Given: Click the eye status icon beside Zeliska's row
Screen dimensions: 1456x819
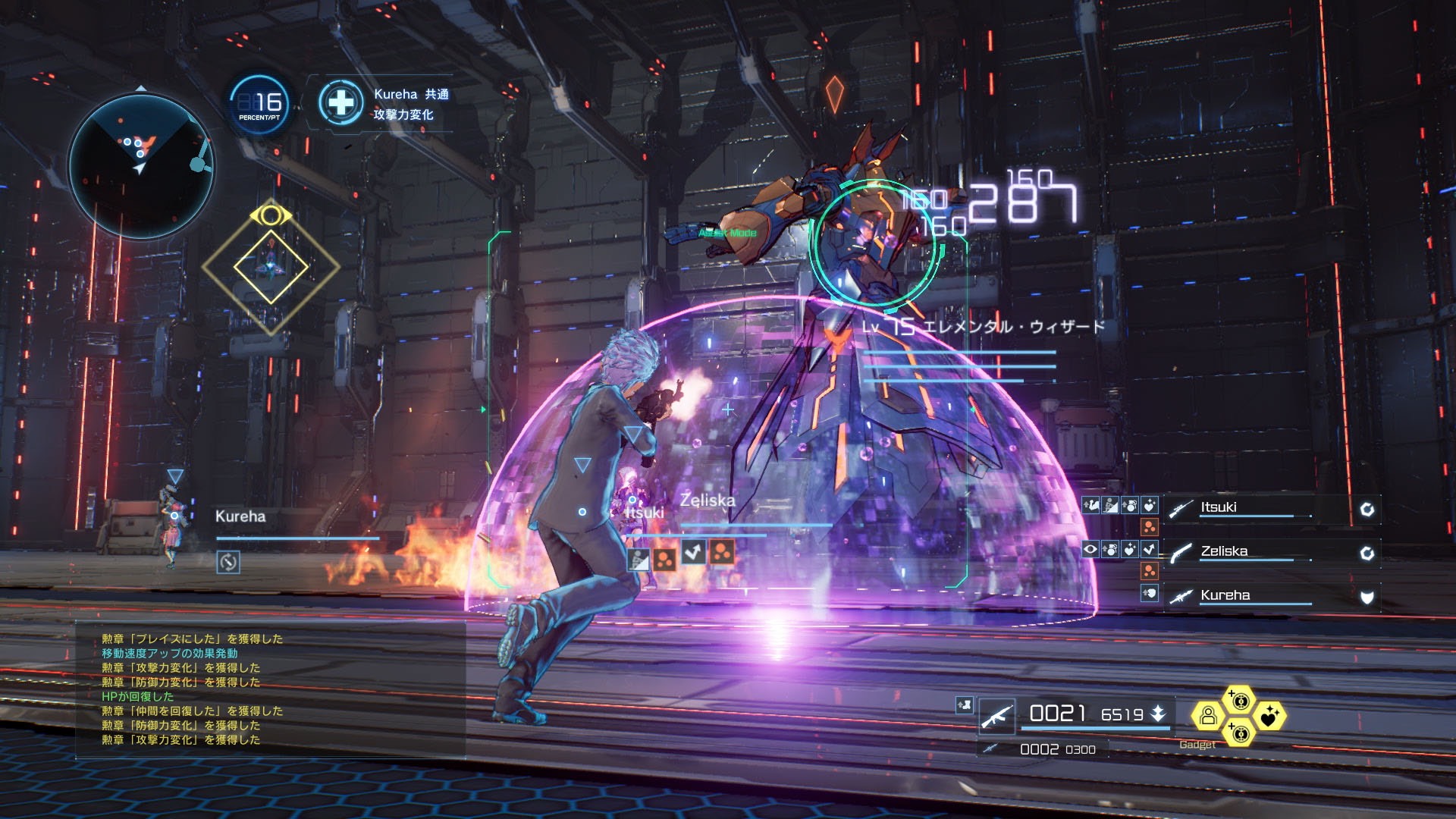Looking at the screenshot, I should (1090, 549).
